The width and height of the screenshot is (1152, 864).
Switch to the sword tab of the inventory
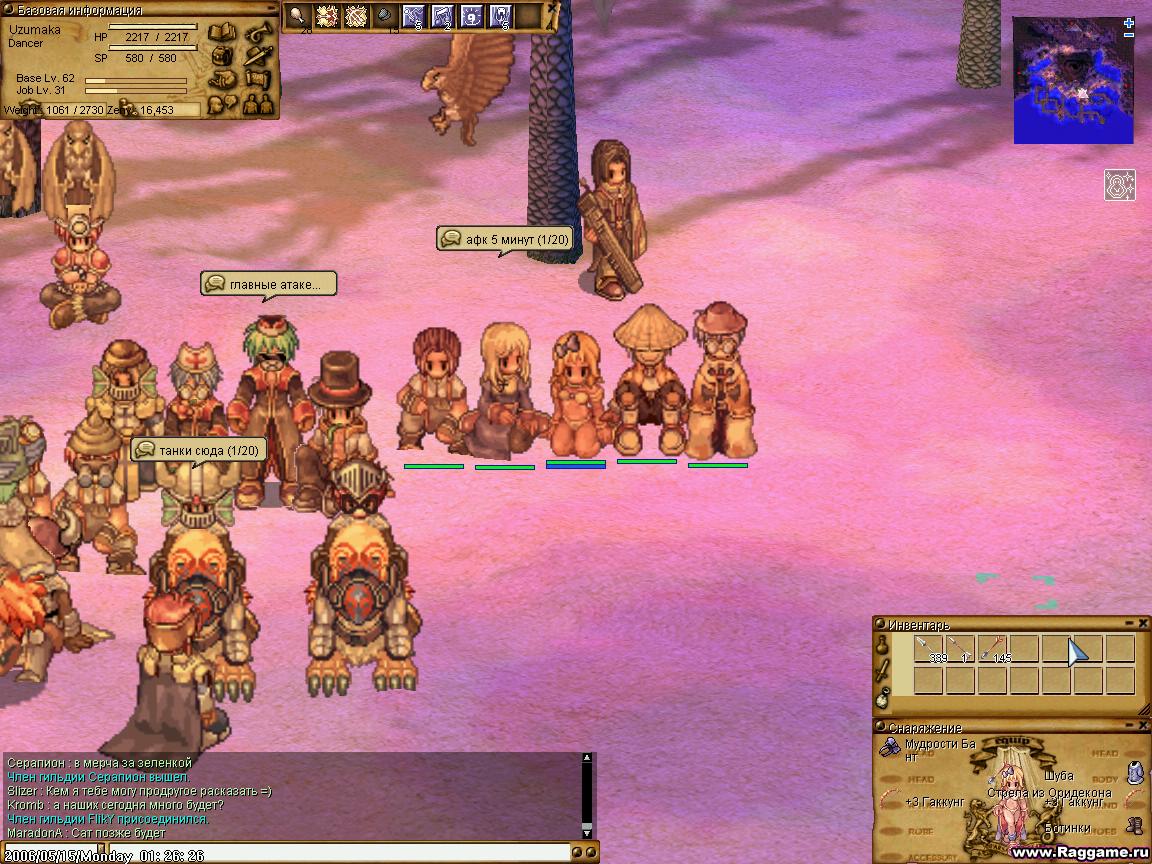(882, 672)
